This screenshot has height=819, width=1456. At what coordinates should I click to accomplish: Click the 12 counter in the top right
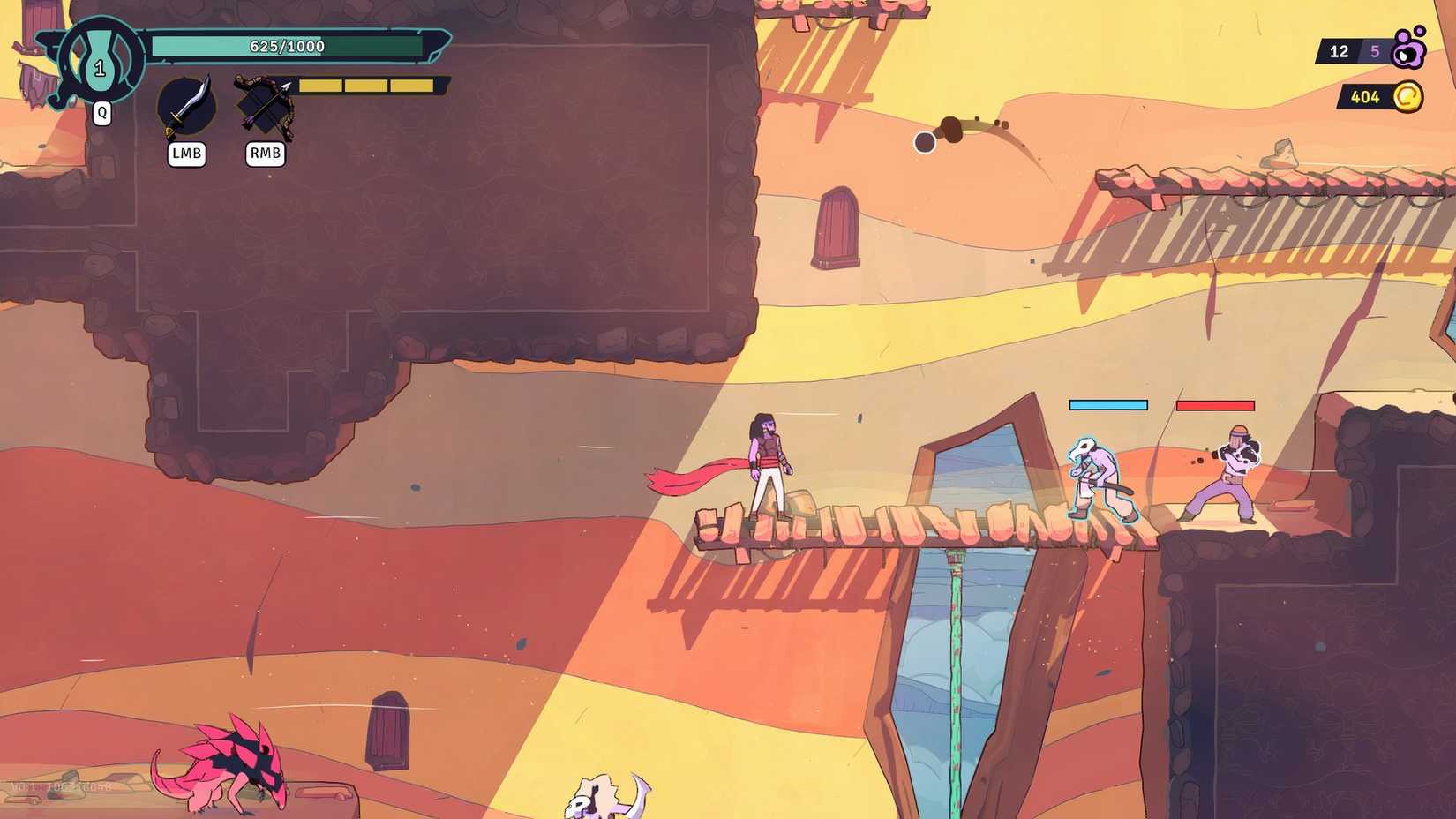pos(1339,51)
